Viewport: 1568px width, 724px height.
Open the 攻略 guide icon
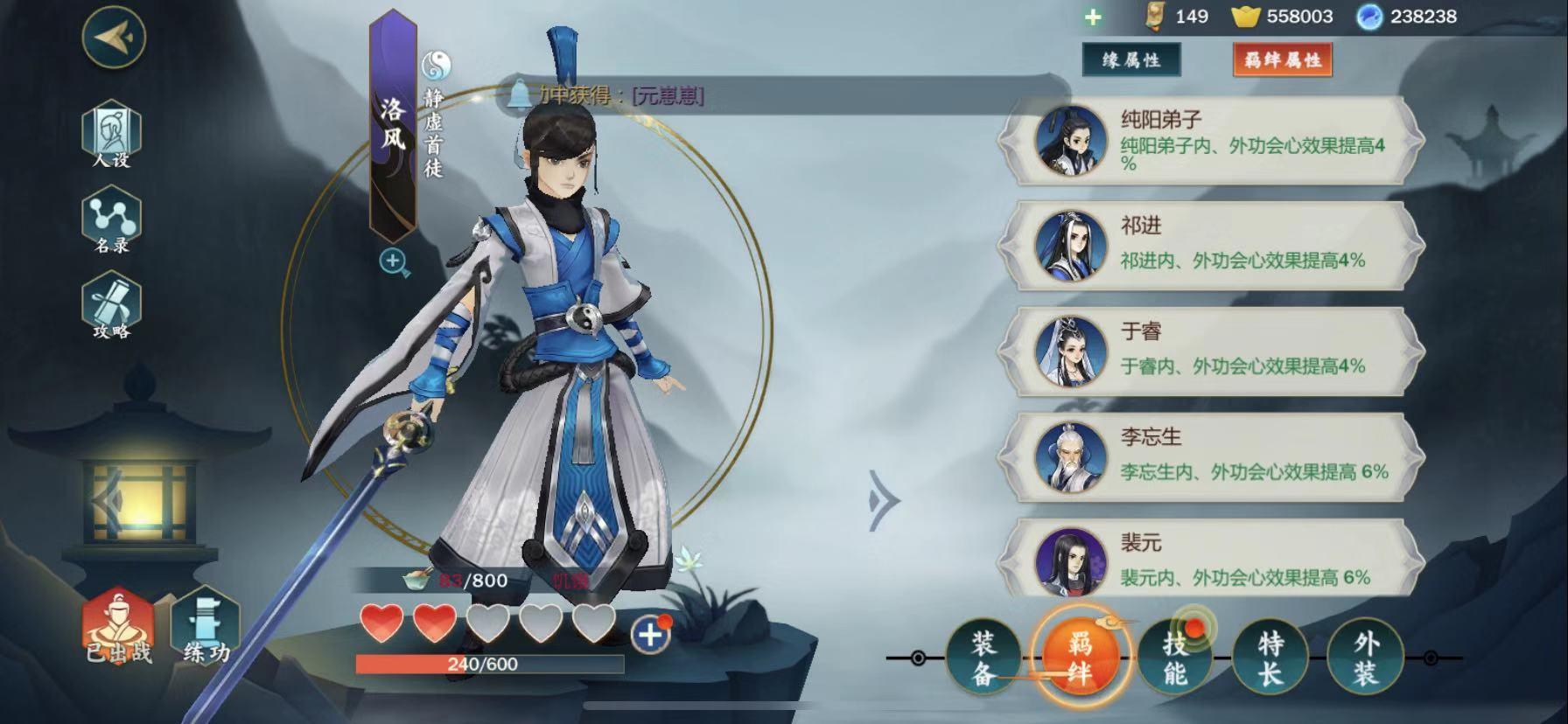112,306
